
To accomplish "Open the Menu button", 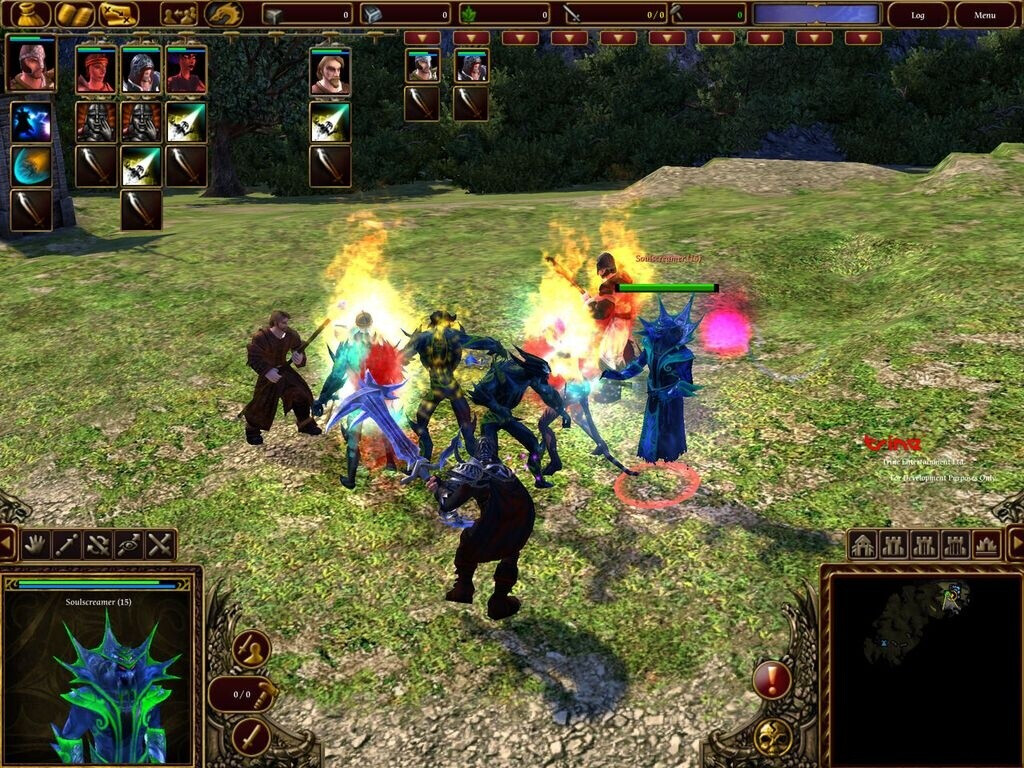I will 984,15.
